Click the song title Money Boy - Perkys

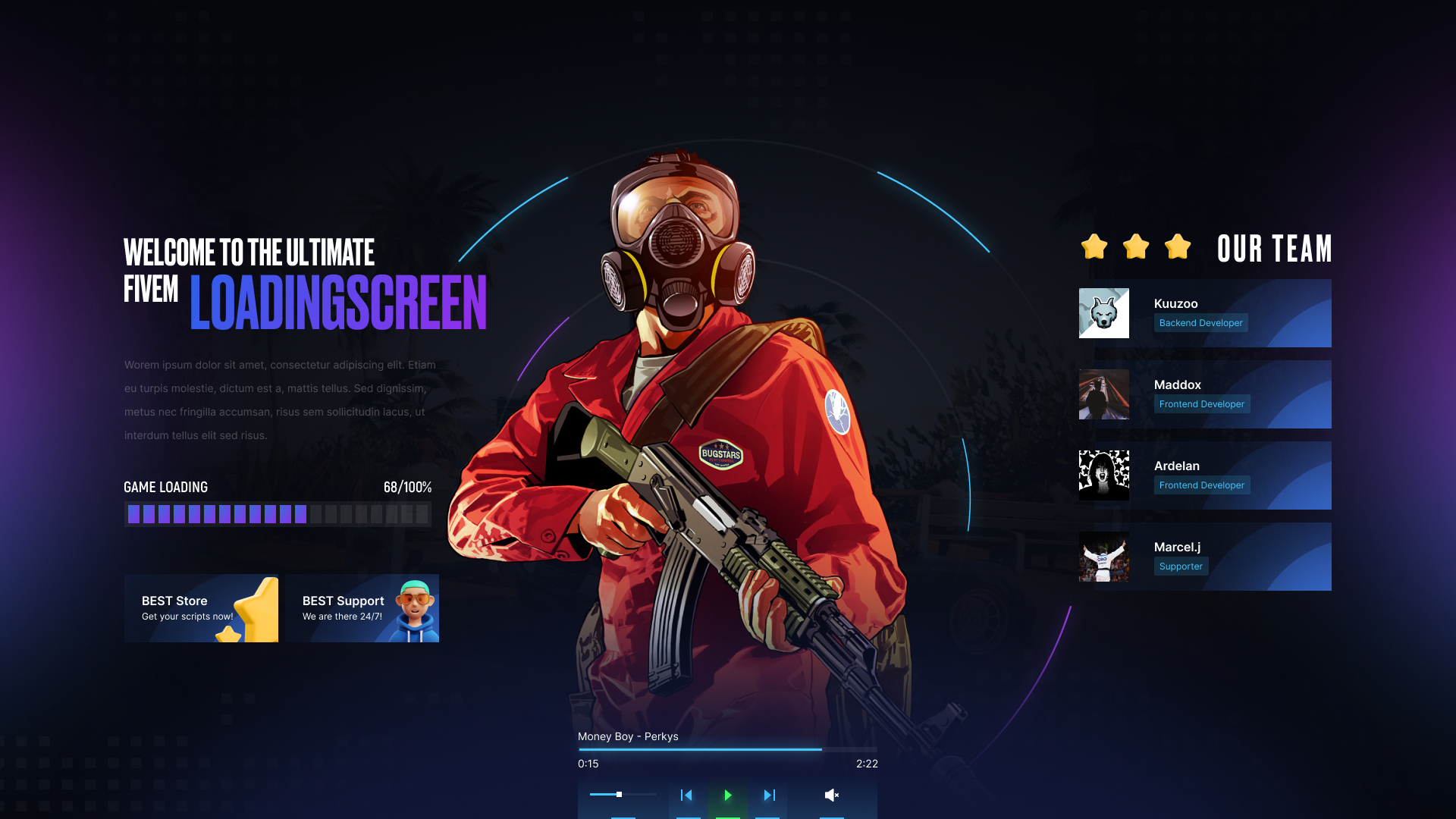pyautogui.click(x=628, y=736)
